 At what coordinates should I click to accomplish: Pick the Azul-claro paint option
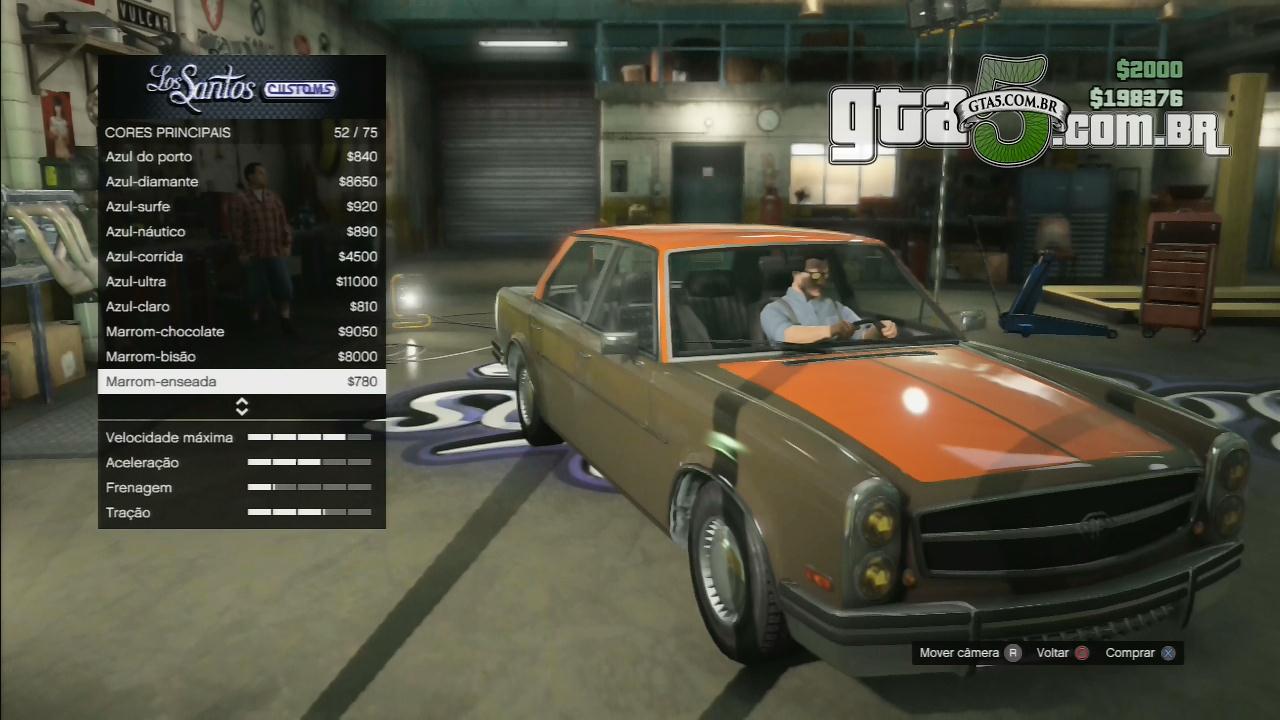pyautogui.click(x=241, y=307)
